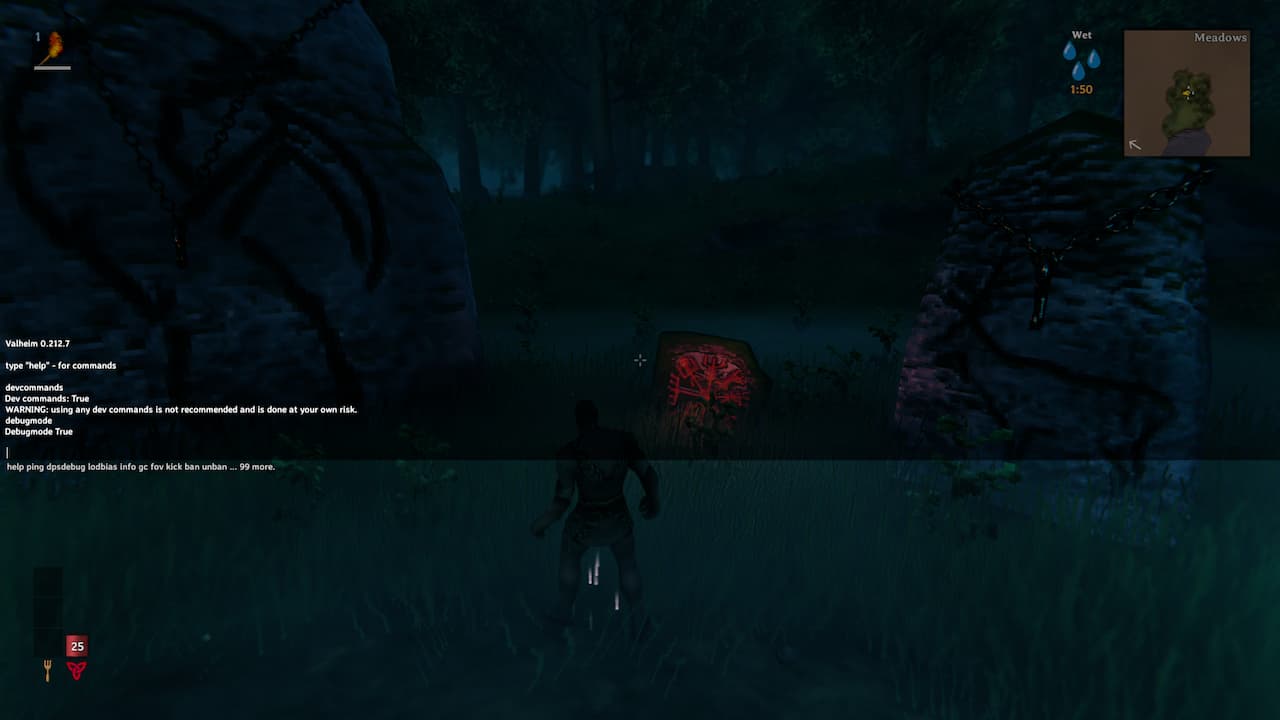1280x720 pixels.
Task: Click the '... 99 more' suggestions text
Action: pos(253,466)
